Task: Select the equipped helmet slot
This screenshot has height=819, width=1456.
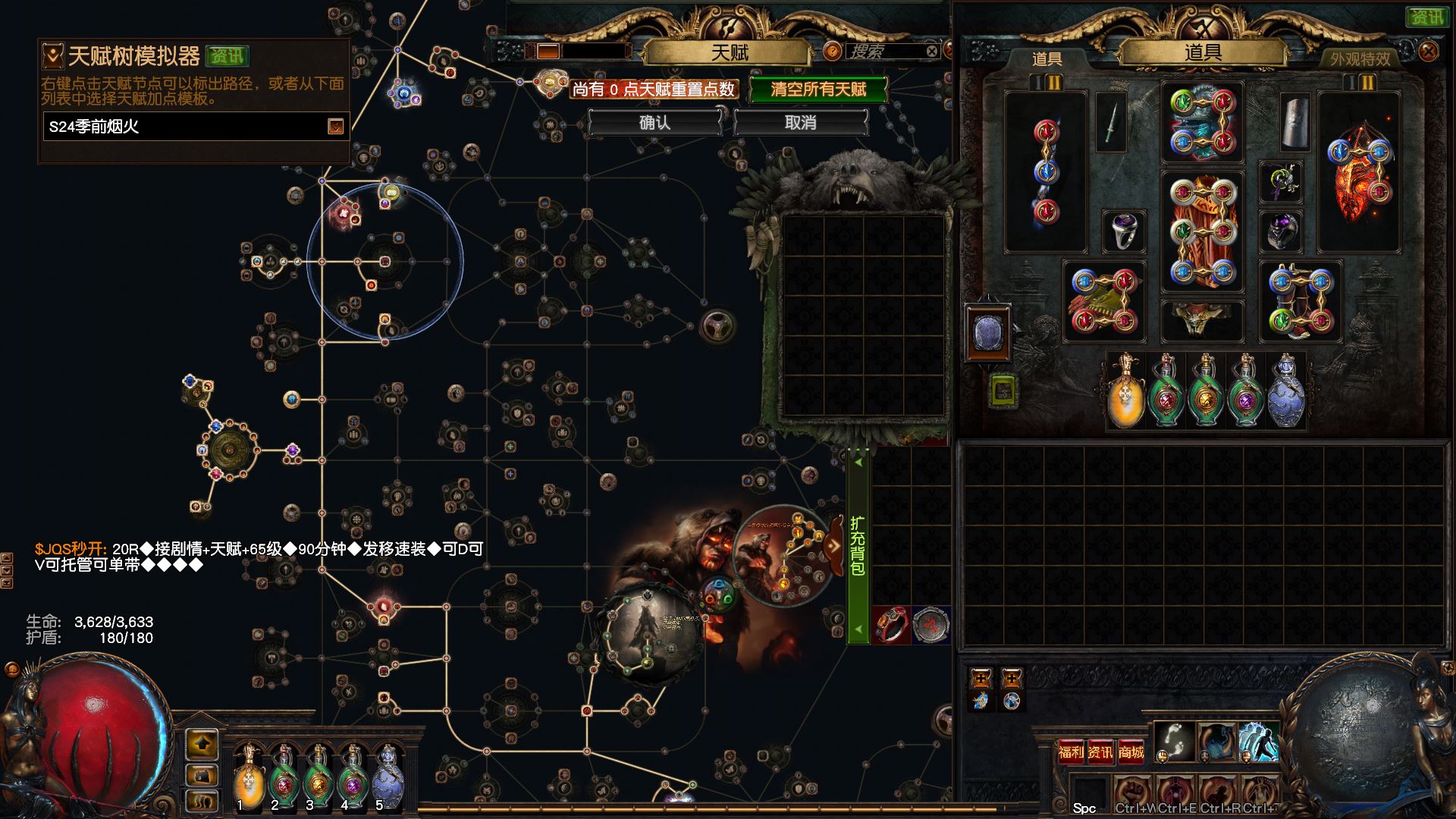Action: point(1203,123)
